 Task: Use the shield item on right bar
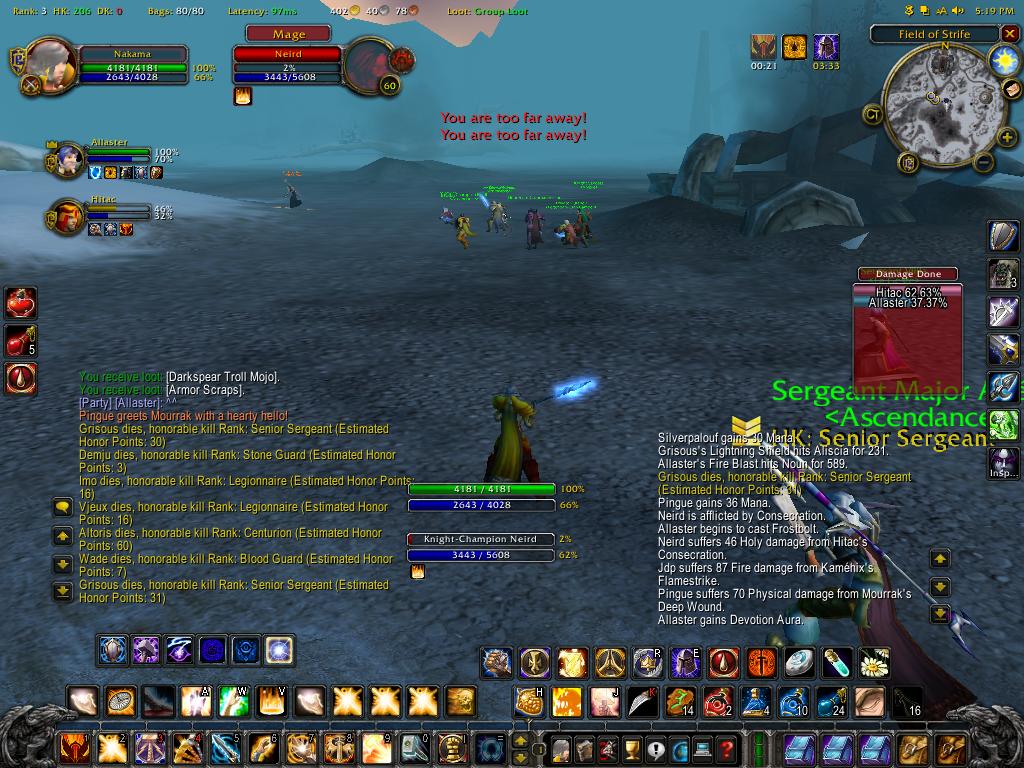1004,237
